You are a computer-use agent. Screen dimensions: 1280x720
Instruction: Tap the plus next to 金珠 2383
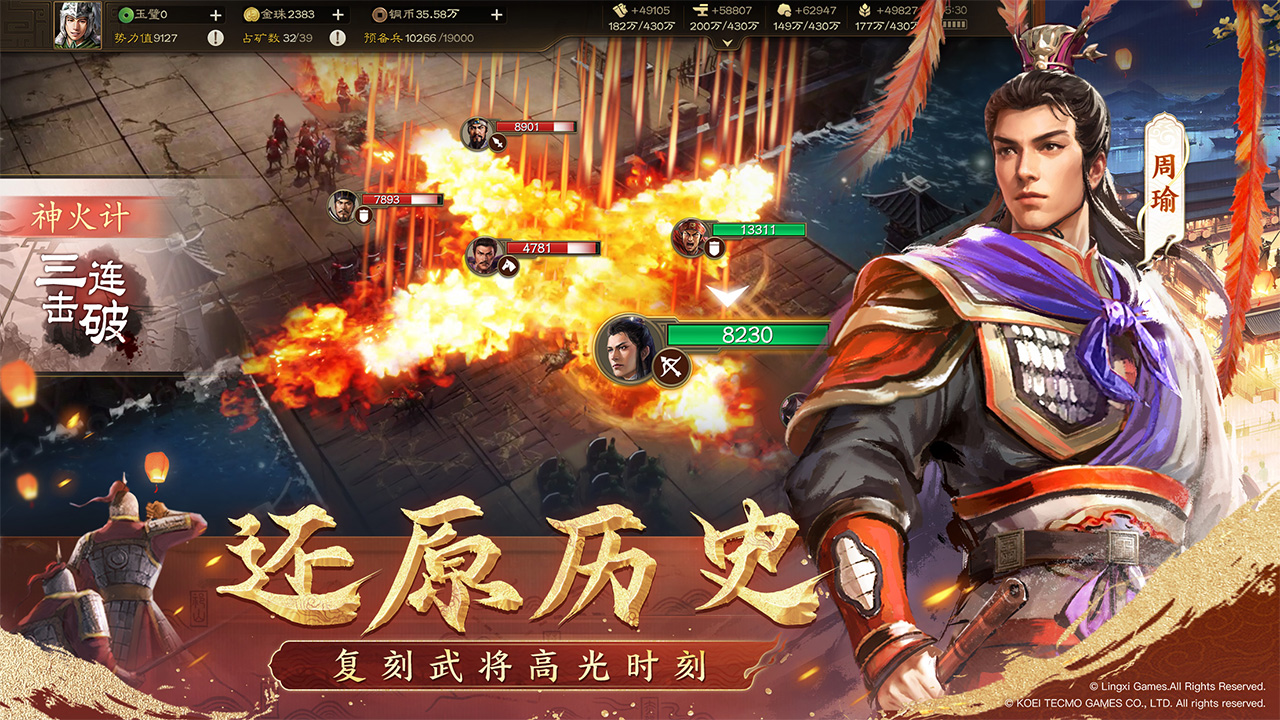337,14
